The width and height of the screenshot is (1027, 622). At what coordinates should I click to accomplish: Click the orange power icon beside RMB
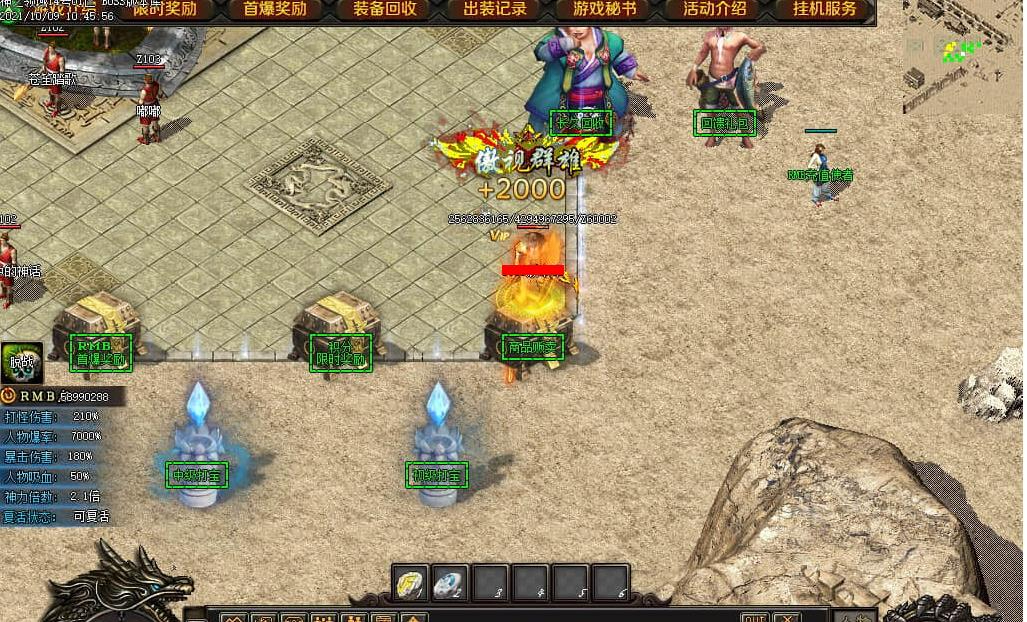pyautogui.click(x=9, y=396)
